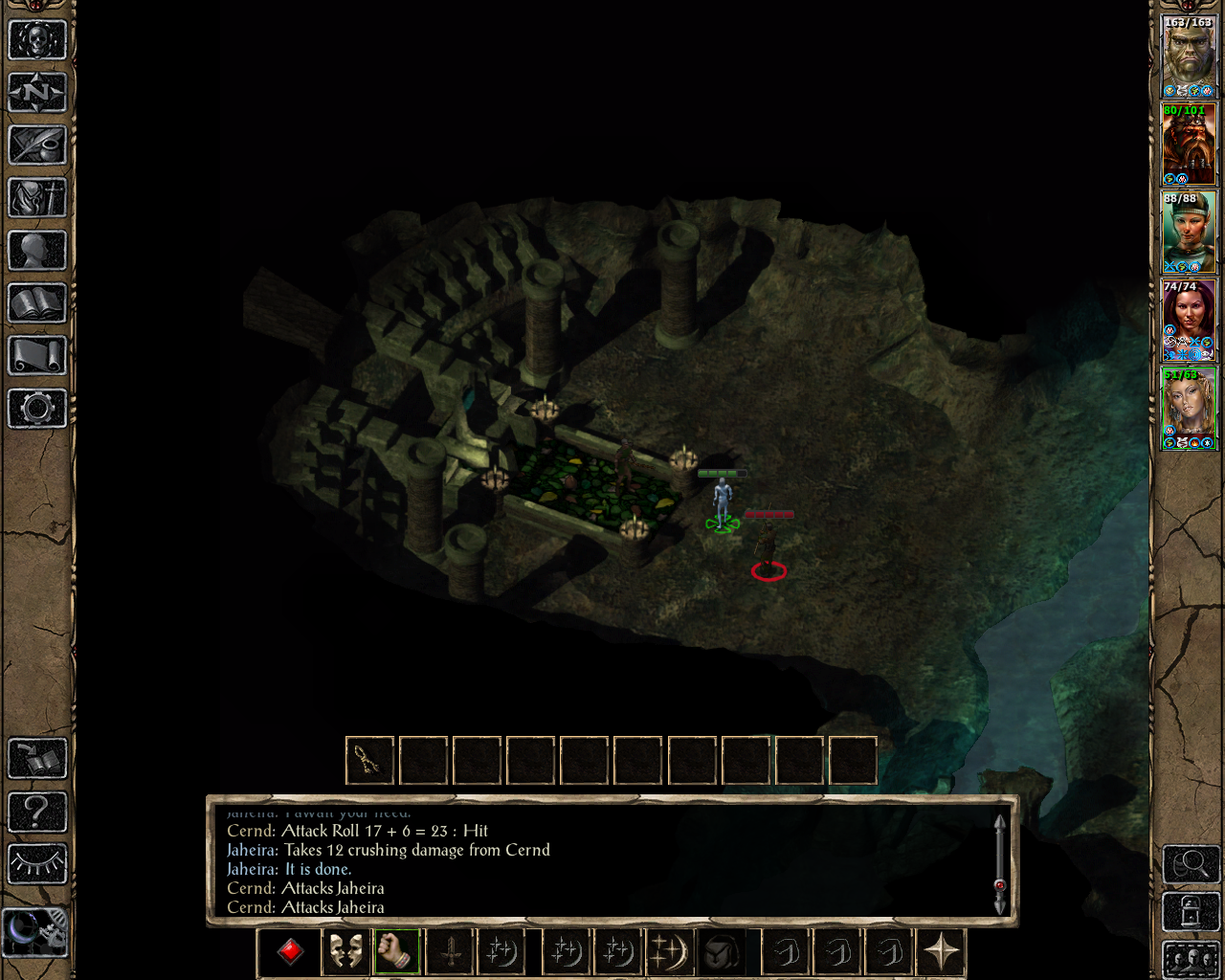Open the world map via the compass icon

[37, 93]
